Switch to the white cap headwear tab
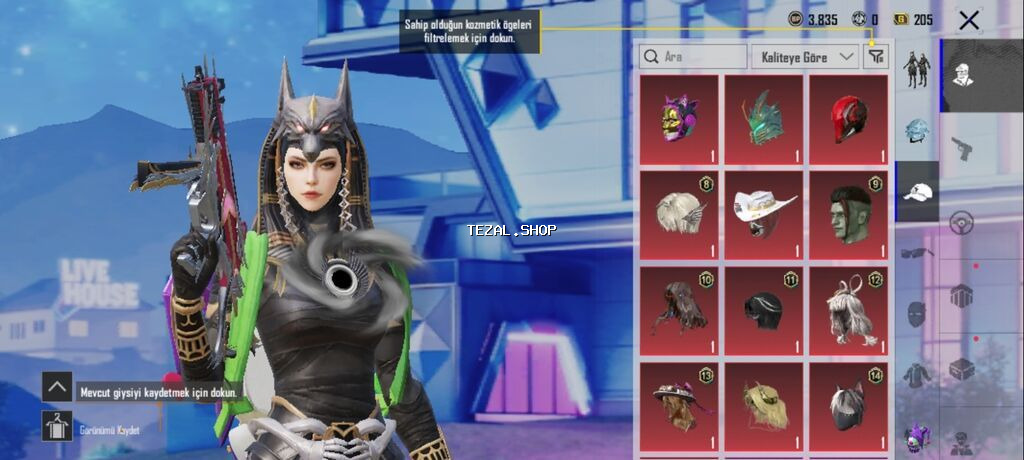This screenshot has width=1024, height=460. [917, 191]
